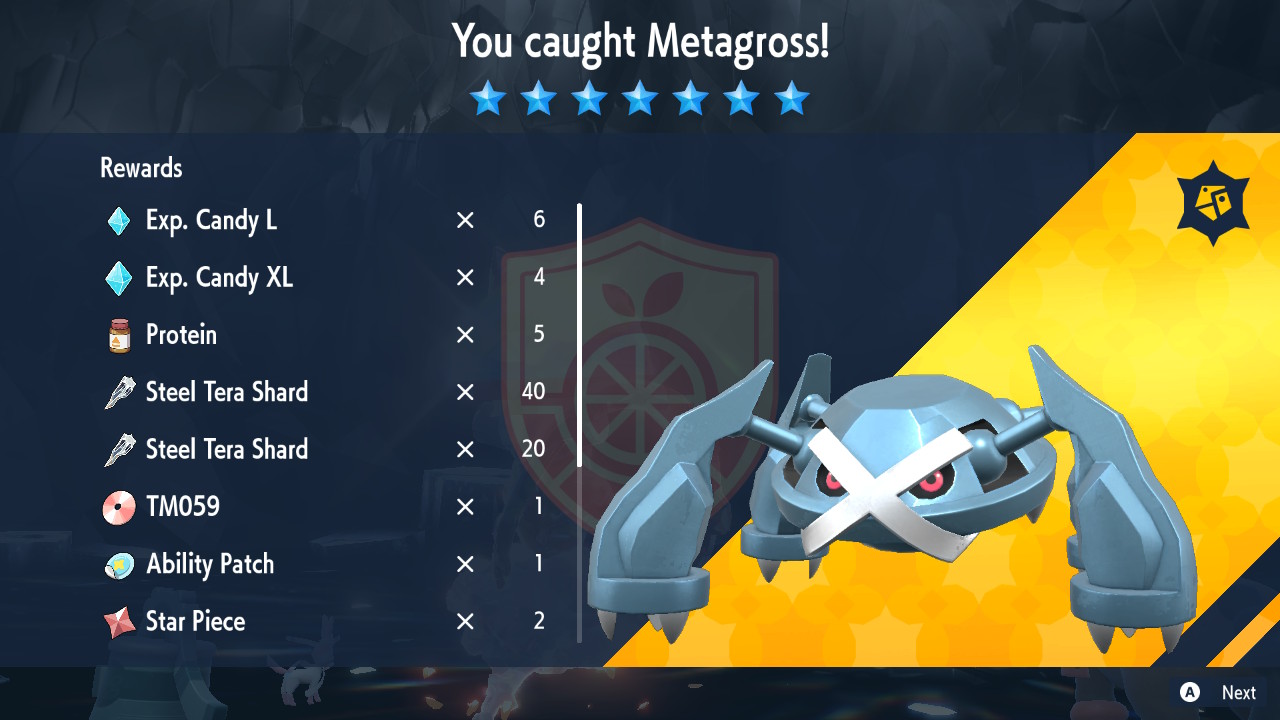Select the quantity value beside Protein

[x=538, y=335]
